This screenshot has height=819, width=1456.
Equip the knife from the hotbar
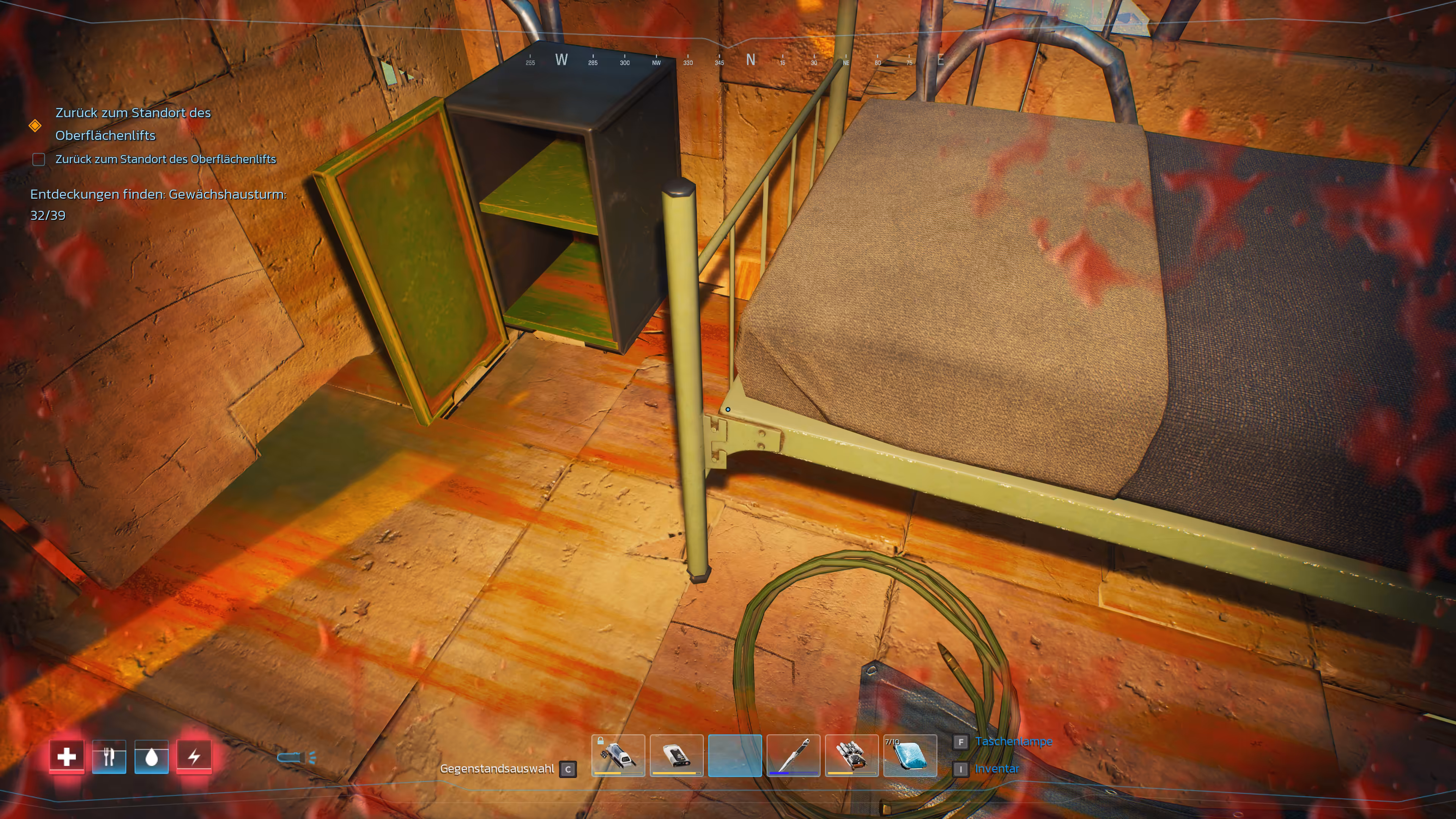tap(793, 755)
